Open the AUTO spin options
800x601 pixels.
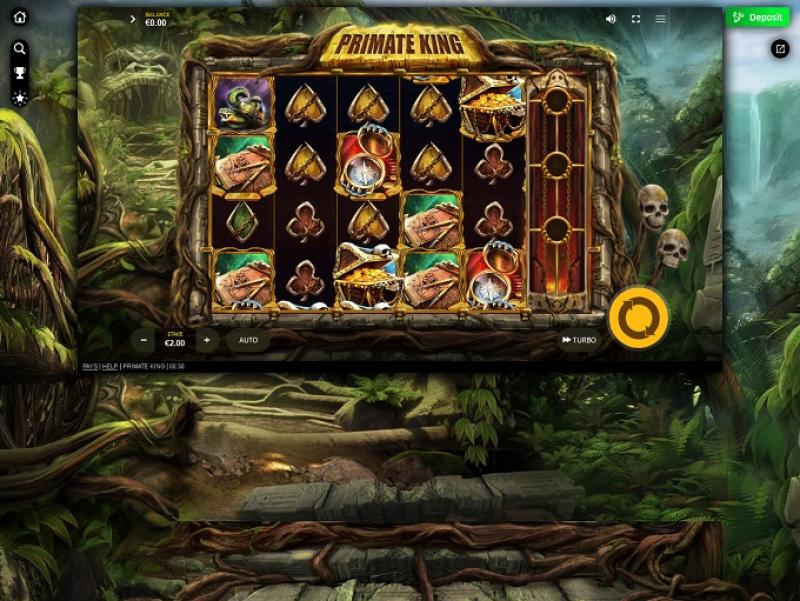click(248, 340)
